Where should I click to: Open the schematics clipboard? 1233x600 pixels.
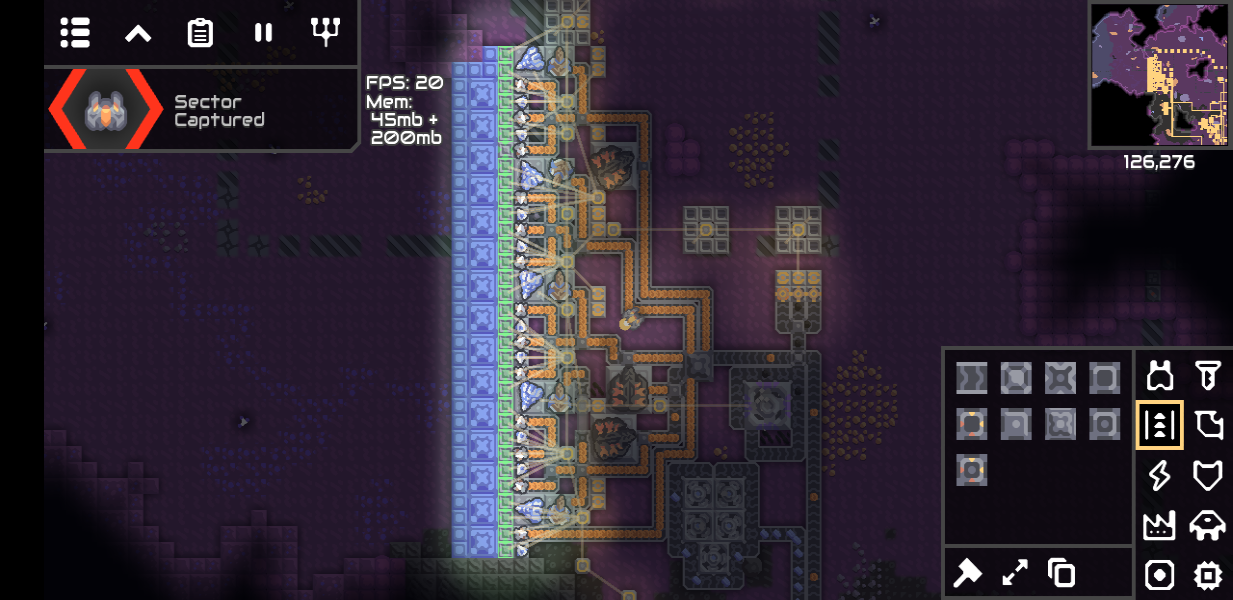[200, 33]
